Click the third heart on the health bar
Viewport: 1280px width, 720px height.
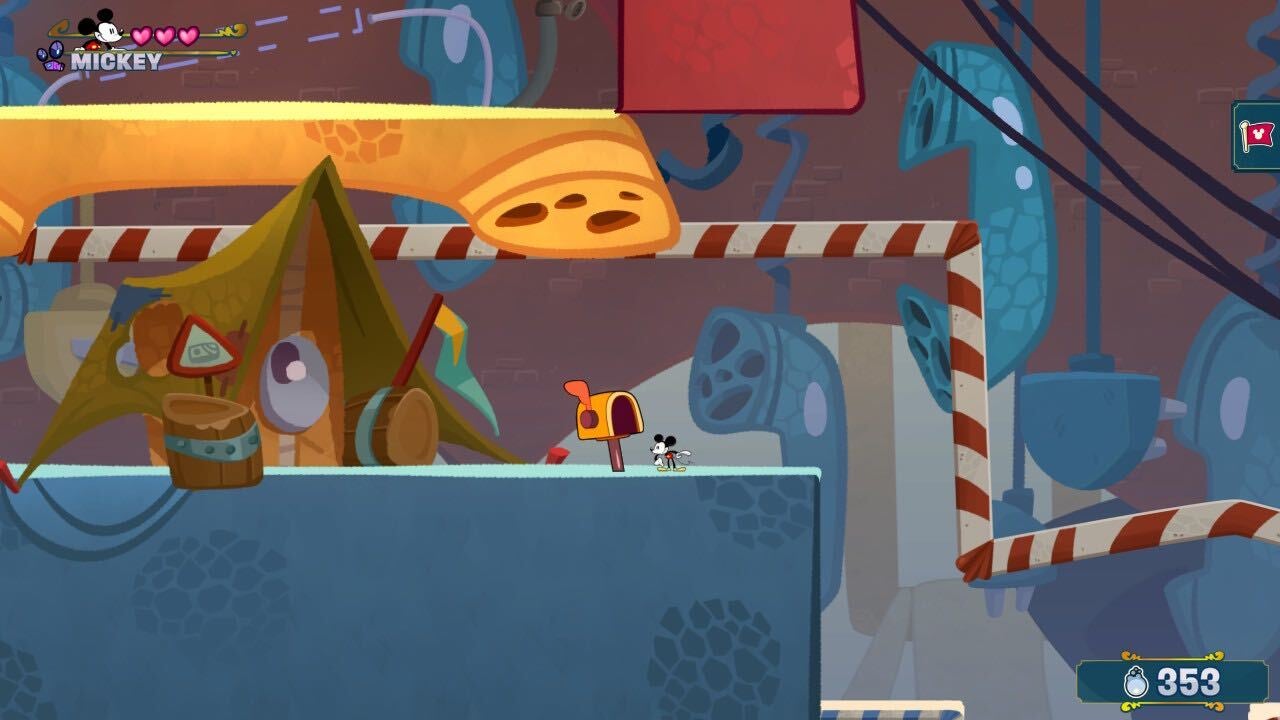click(186, 35)
